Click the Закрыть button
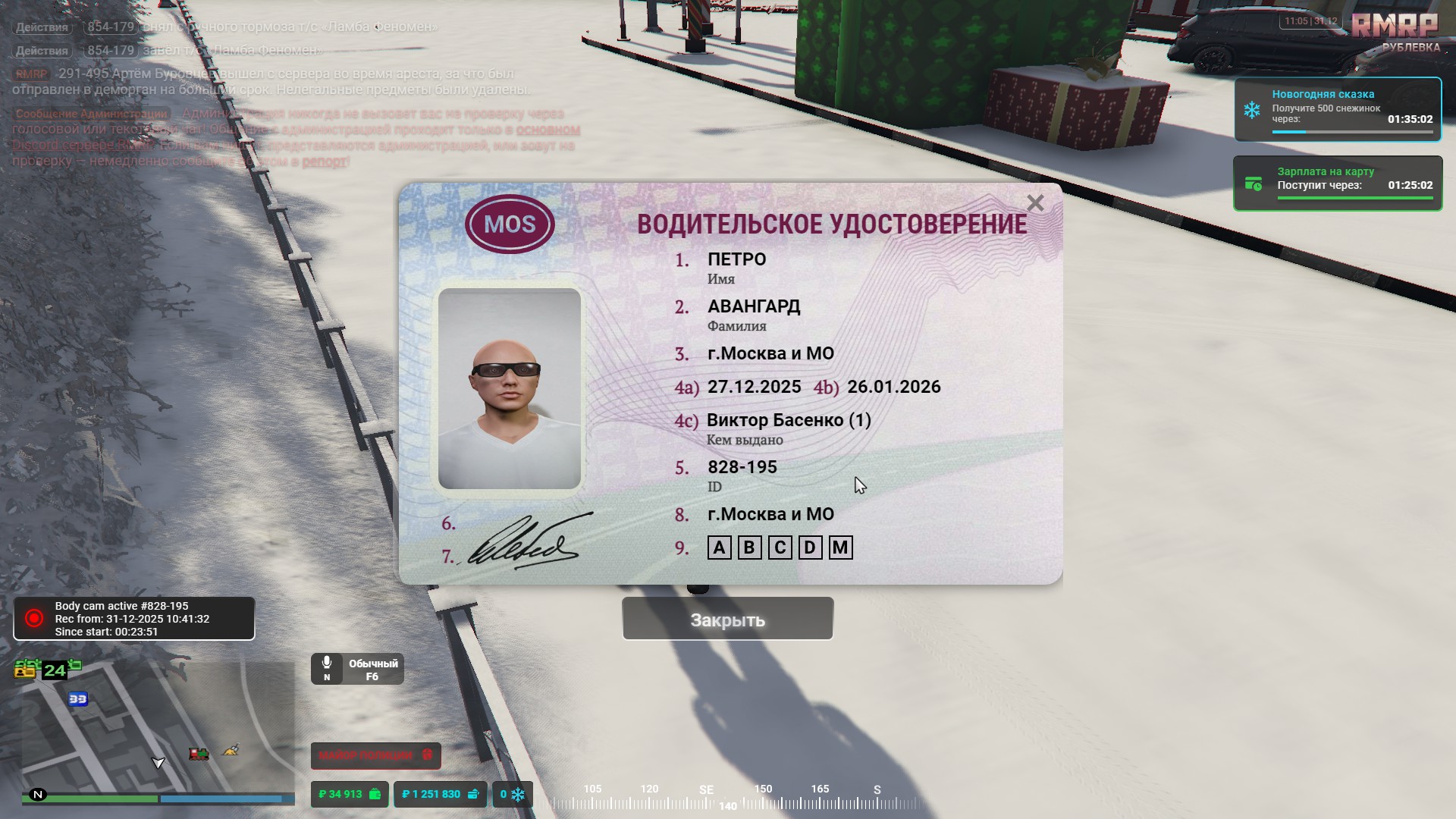The width and height of the screenshot is (1456, 819). [x=727, y=619]
